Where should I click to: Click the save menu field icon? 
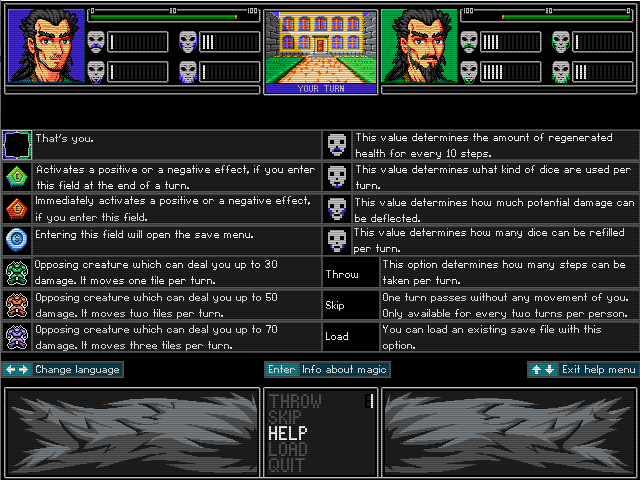pyautogui.click(x=17, y=240)
